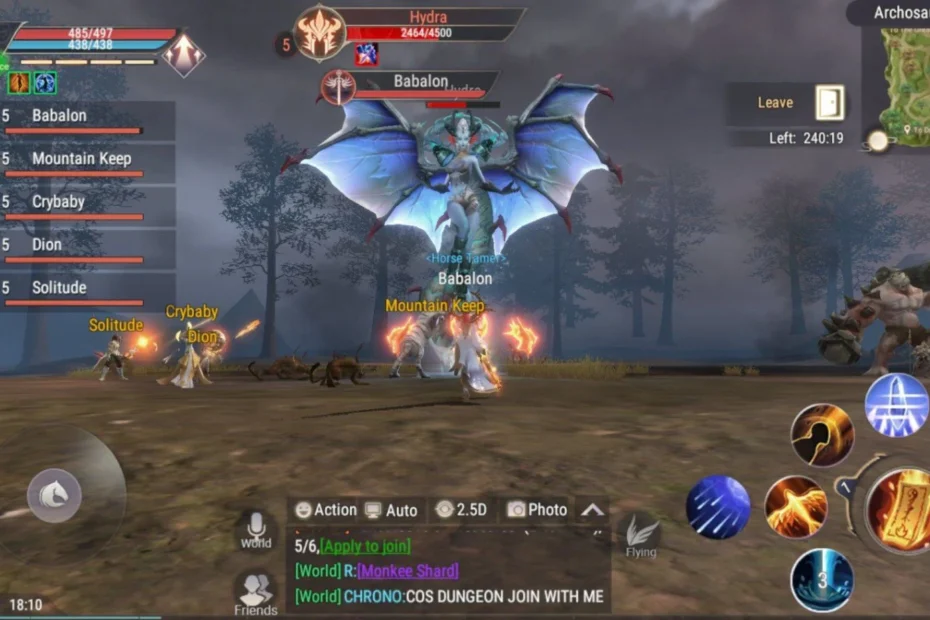The image size is (930, 620).
Task: Activate the Flying wing button
Action: click(641, 535)
